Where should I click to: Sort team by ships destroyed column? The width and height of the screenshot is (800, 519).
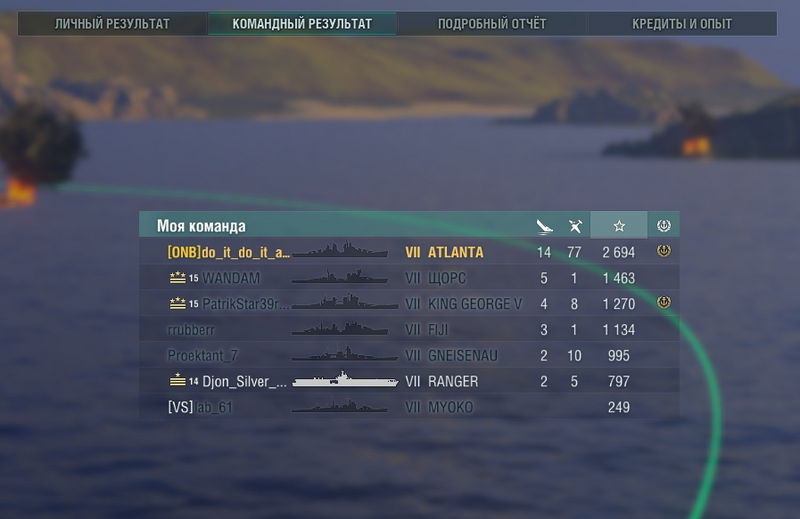tap(544, 226)
